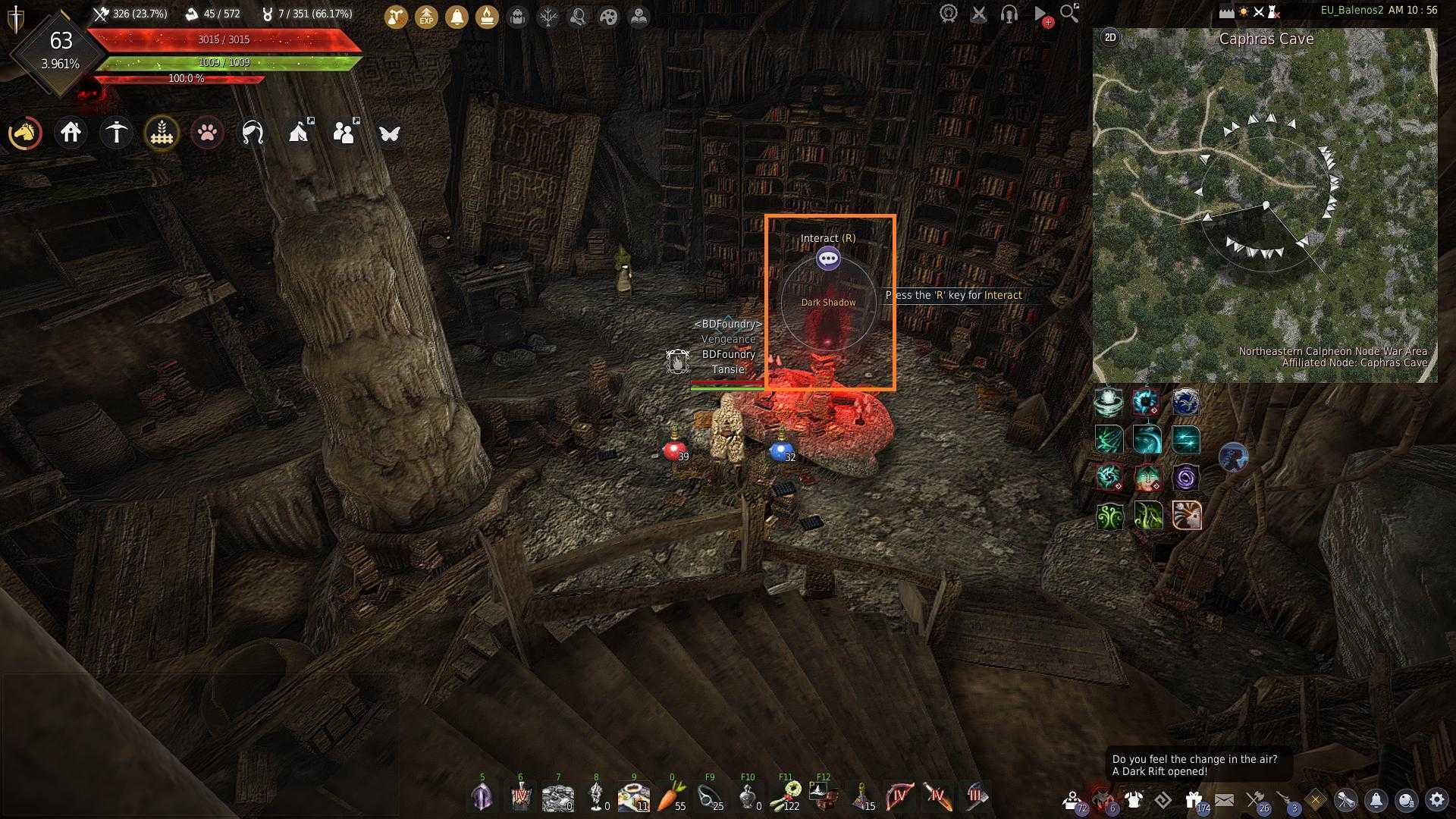This screenshot has width=1456, height=819.
Task: Open the Dark Rift notification message
Action: point(1194,765)
